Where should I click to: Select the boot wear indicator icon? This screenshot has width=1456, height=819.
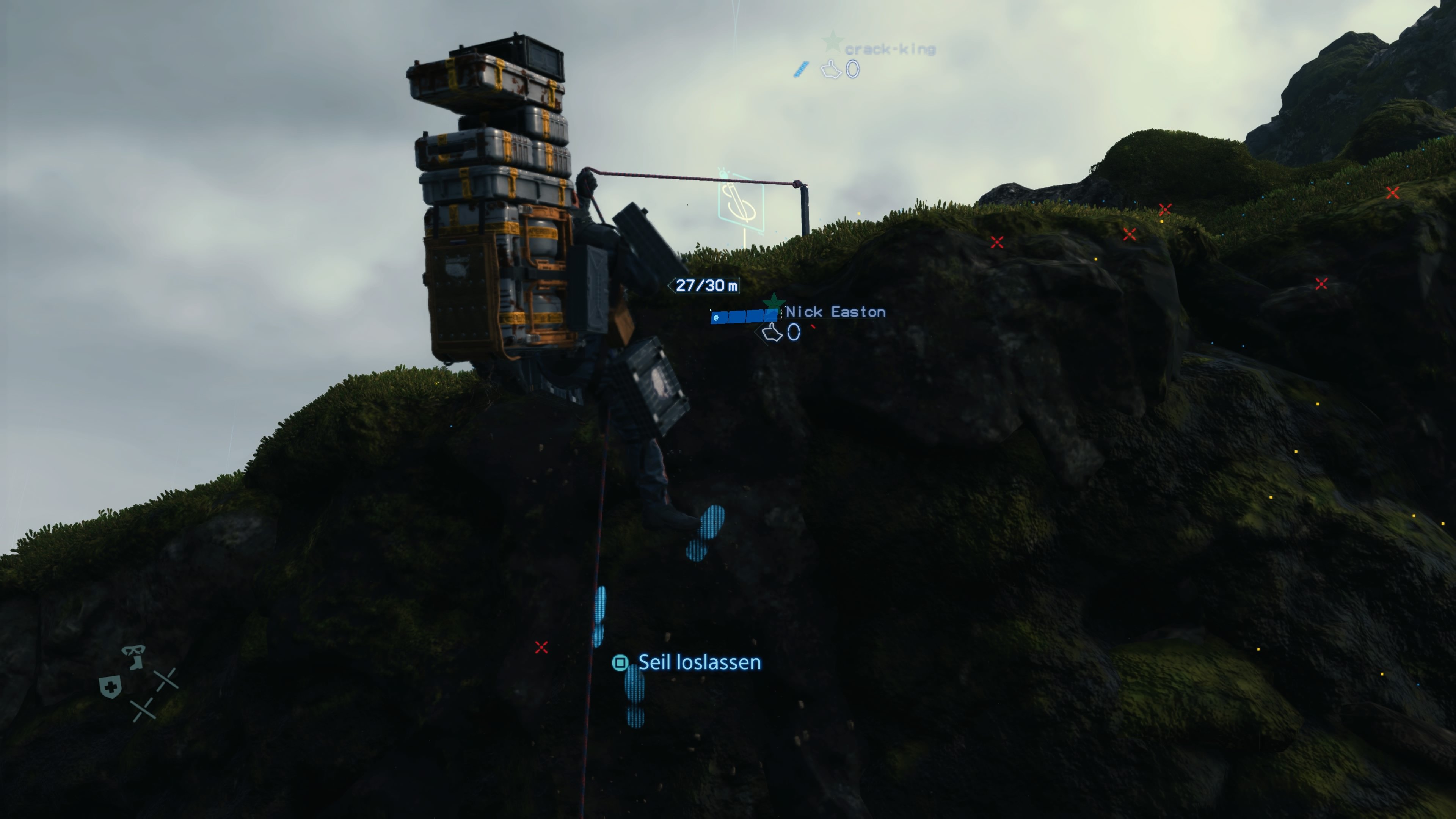click(137, 662)
